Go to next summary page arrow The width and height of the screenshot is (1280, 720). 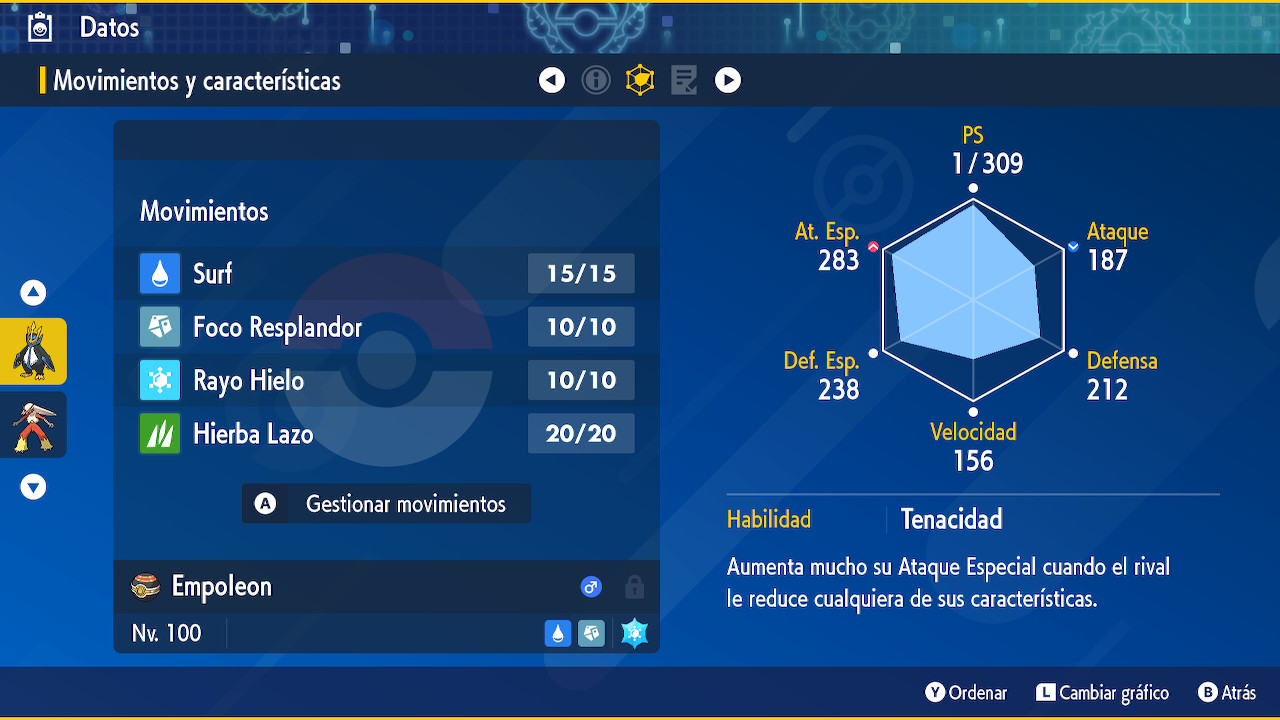728,80
